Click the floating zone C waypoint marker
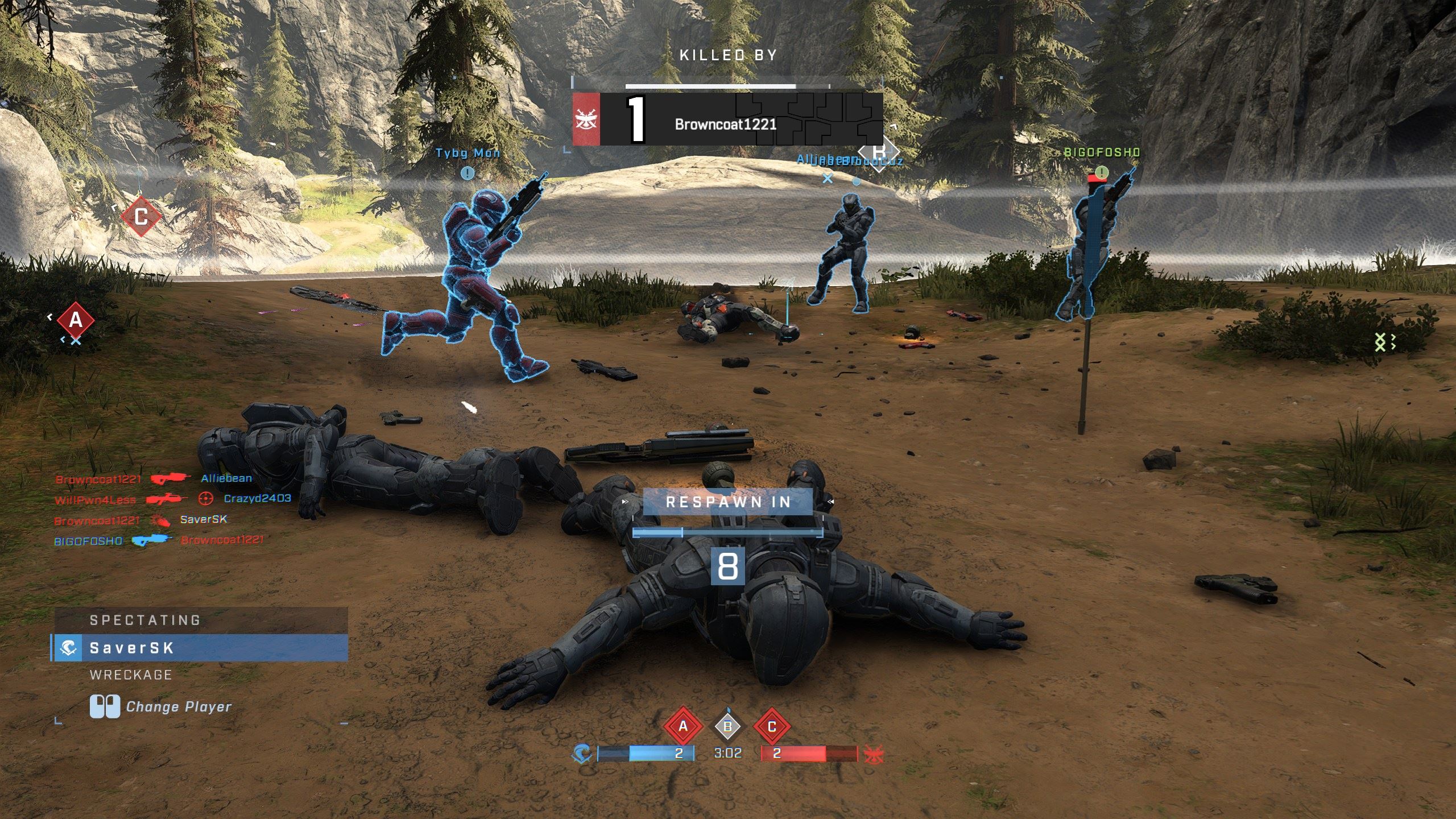 point(141,217)
